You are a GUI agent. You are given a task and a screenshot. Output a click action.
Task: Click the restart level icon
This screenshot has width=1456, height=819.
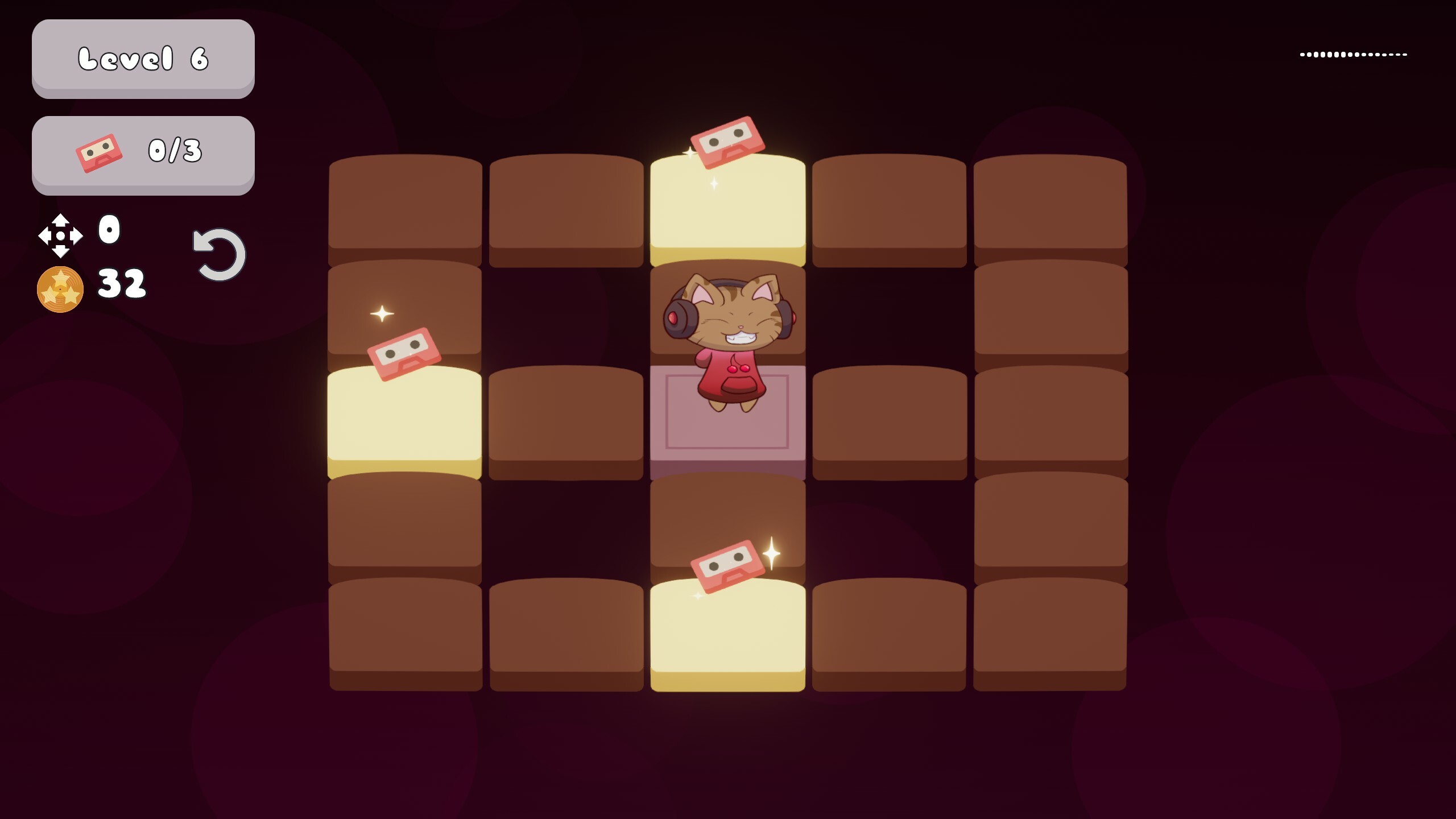218,254
